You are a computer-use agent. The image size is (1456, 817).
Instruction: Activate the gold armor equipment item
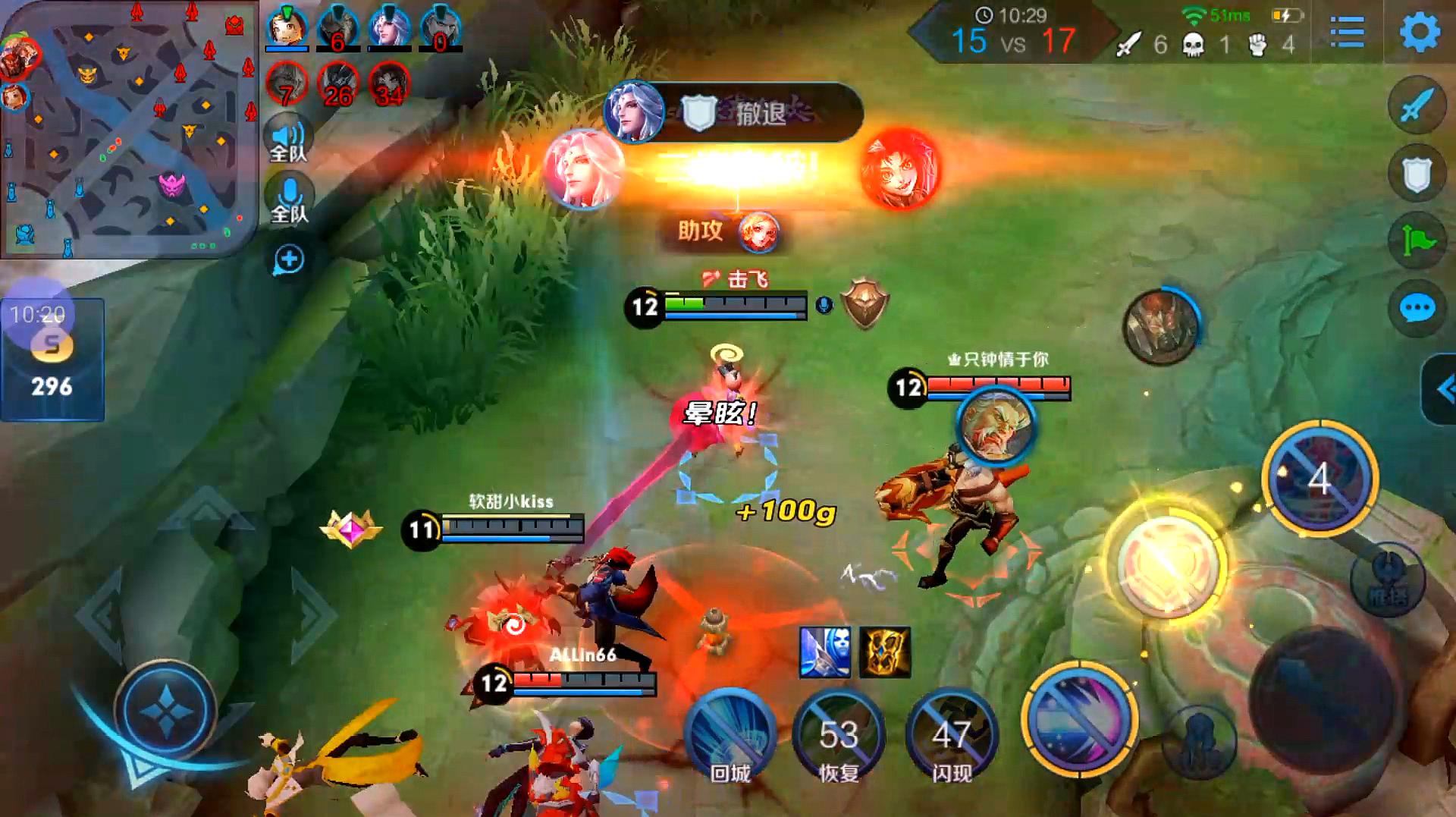(884, 652)
